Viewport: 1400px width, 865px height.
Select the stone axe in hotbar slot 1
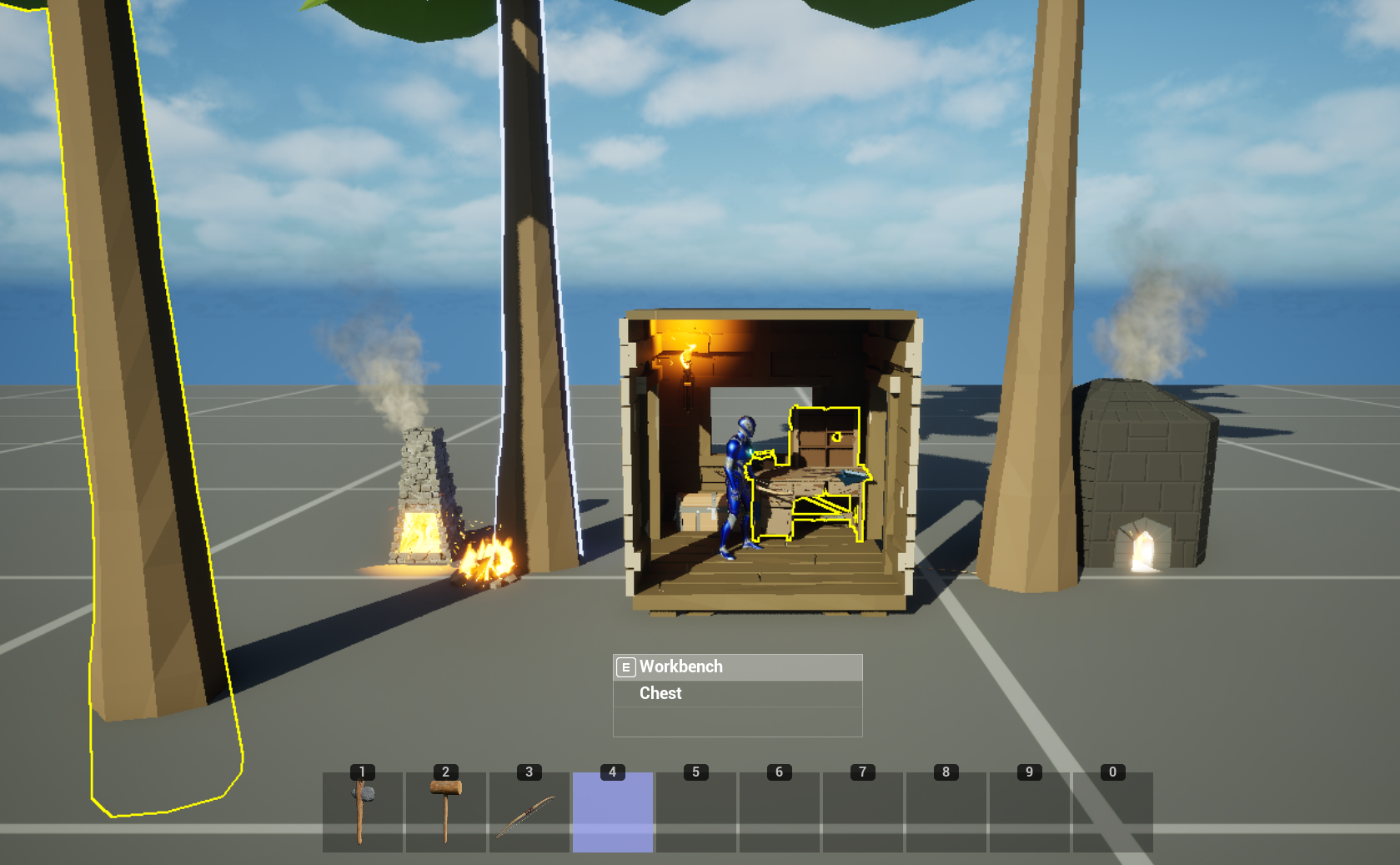(362, 809)
